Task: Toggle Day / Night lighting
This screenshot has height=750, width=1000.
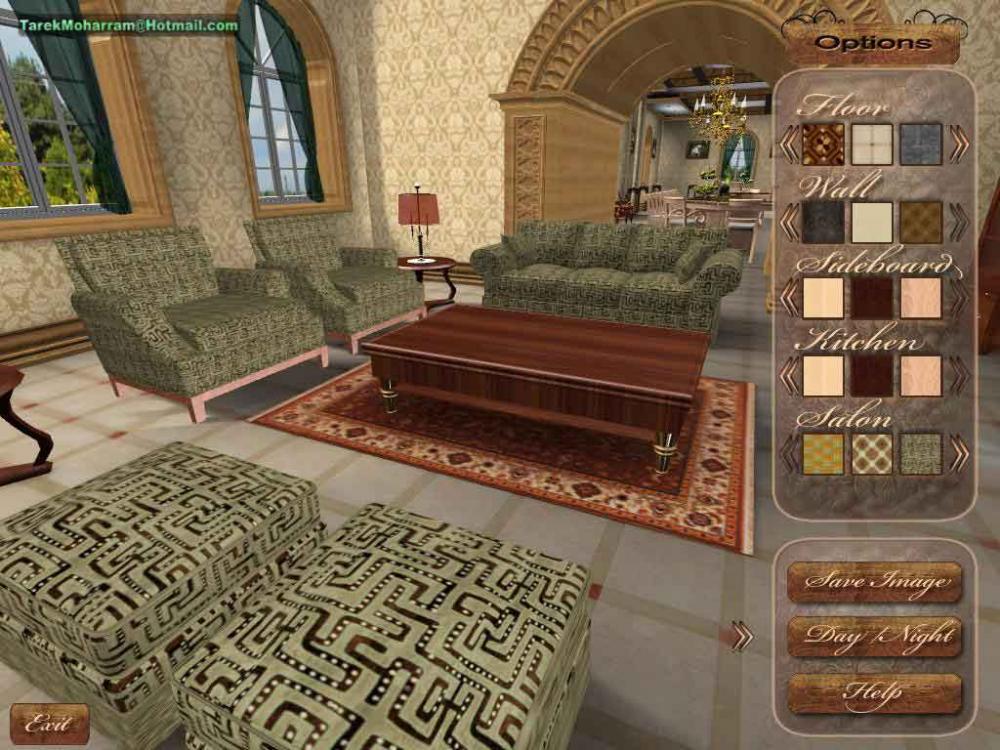Action: 874,636
